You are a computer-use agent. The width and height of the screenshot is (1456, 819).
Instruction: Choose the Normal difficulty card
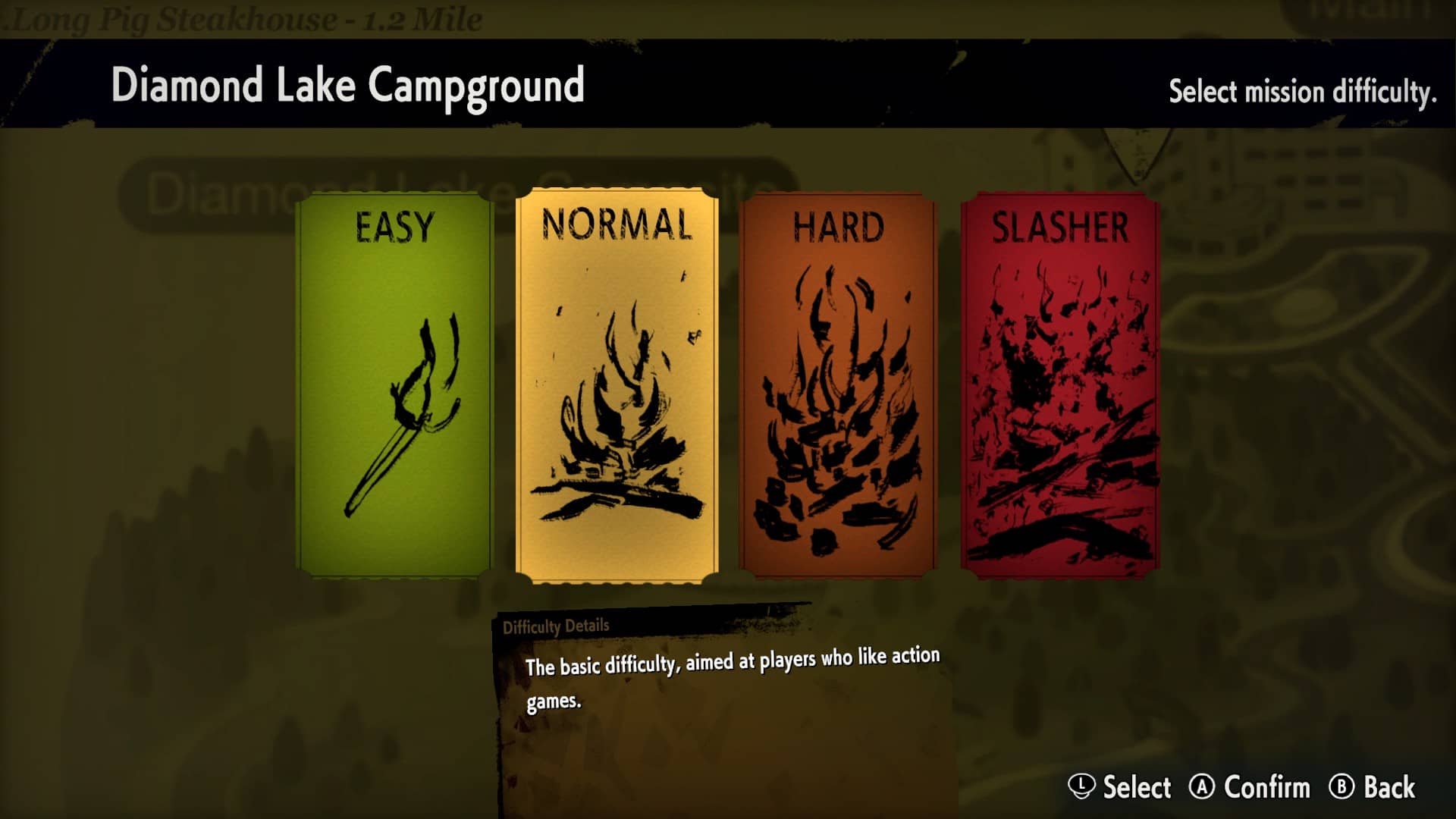(617, 385)
